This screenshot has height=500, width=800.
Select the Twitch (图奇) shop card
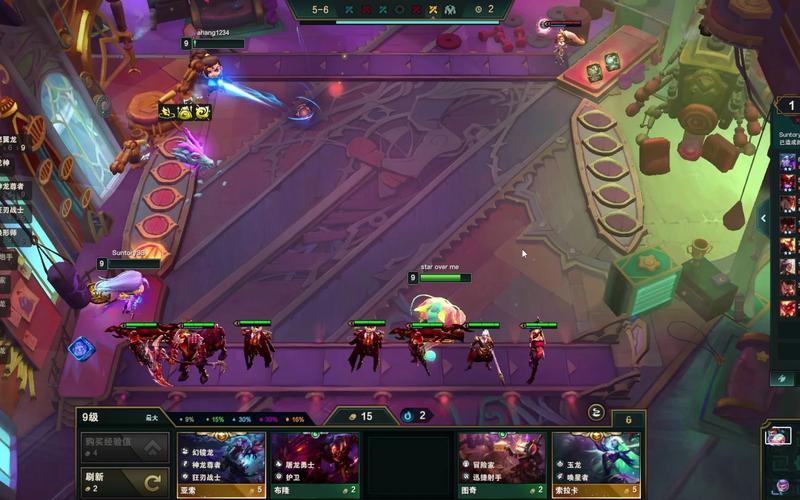point(503,464)
